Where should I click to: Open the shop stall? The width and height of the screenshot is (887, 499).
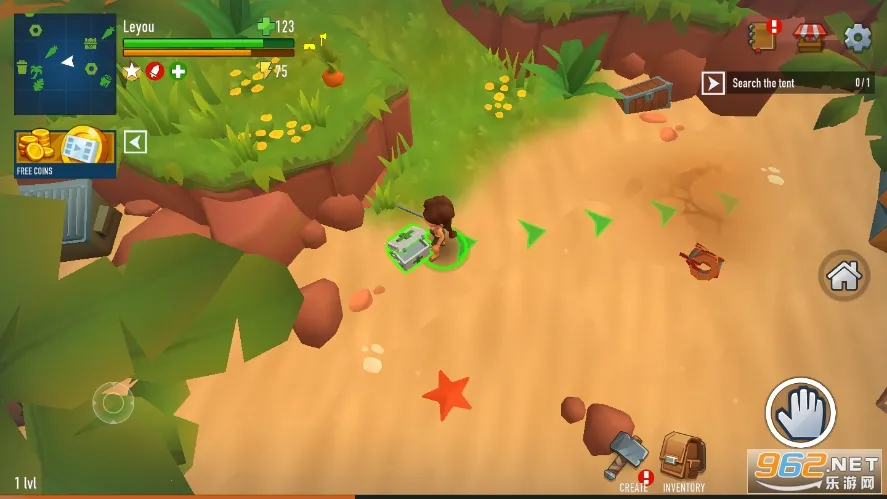808,37
